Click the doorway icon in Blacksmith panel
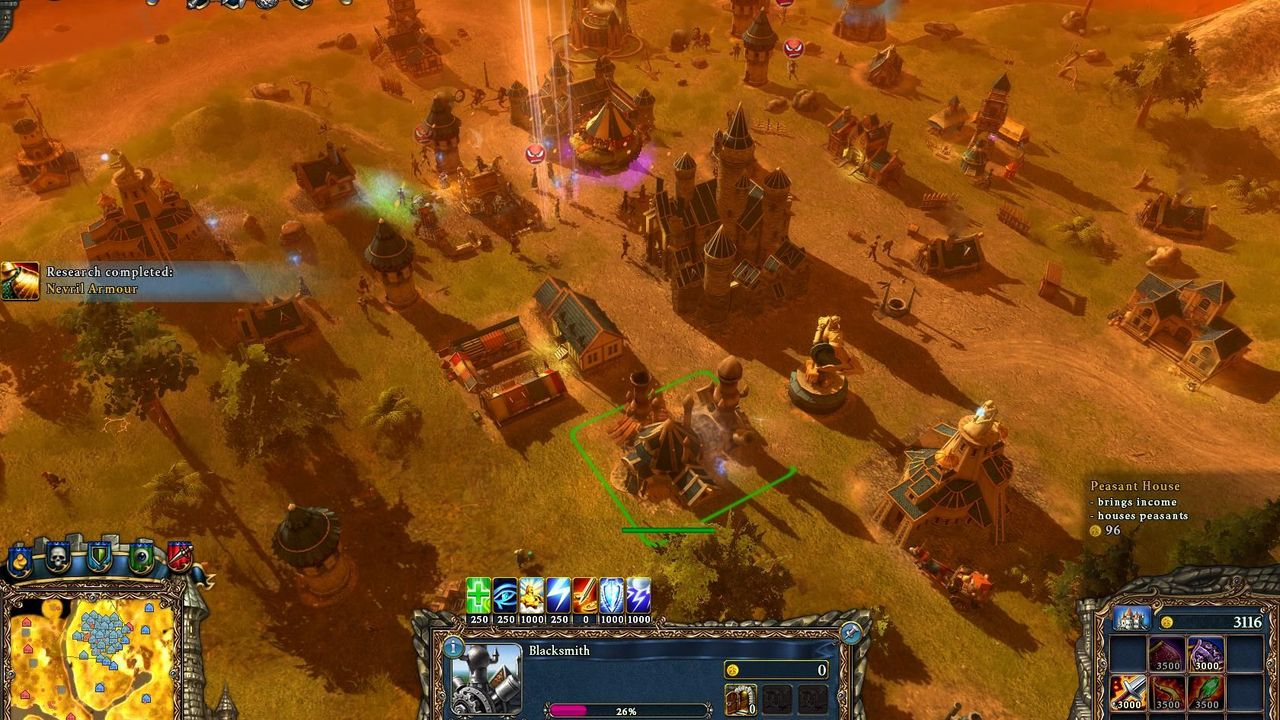This screenshot has height=720, width=1280. click(x=740, y=699)
